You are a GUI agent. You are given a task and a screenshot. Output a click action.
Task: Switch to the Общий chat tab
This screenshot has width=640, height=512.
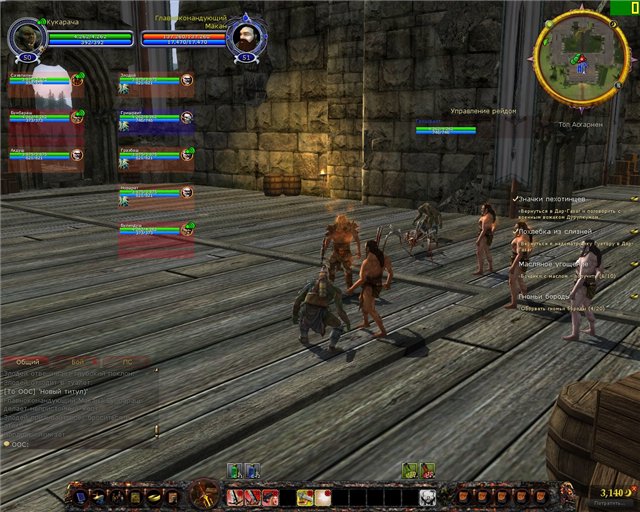pyautogui.click(x=28, y=361)
